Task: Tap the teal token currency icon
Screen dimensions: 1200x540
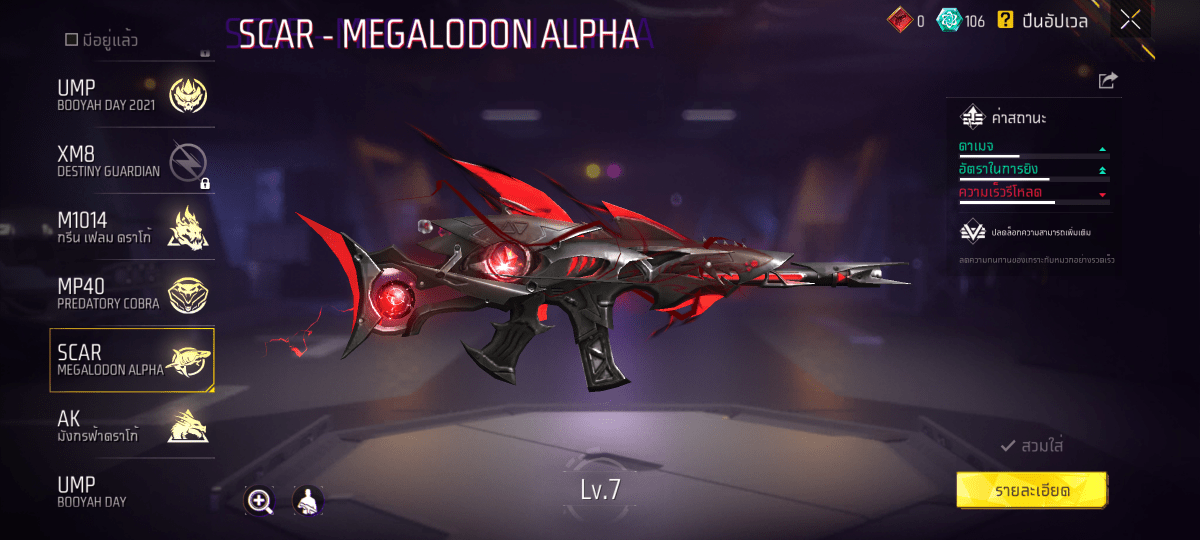Action: pyautogui.click(x=949, y=20)
